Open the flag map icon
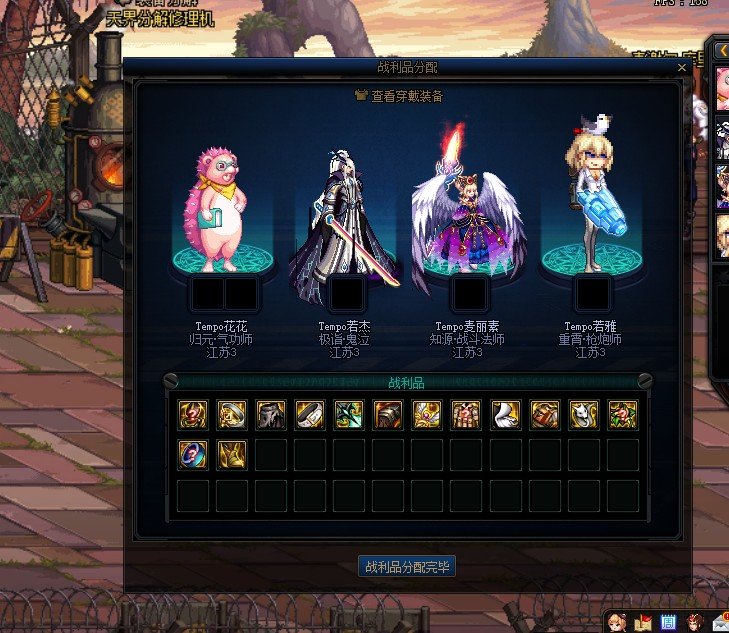Viewport: 729px width, 633px height. coord(643,622)
